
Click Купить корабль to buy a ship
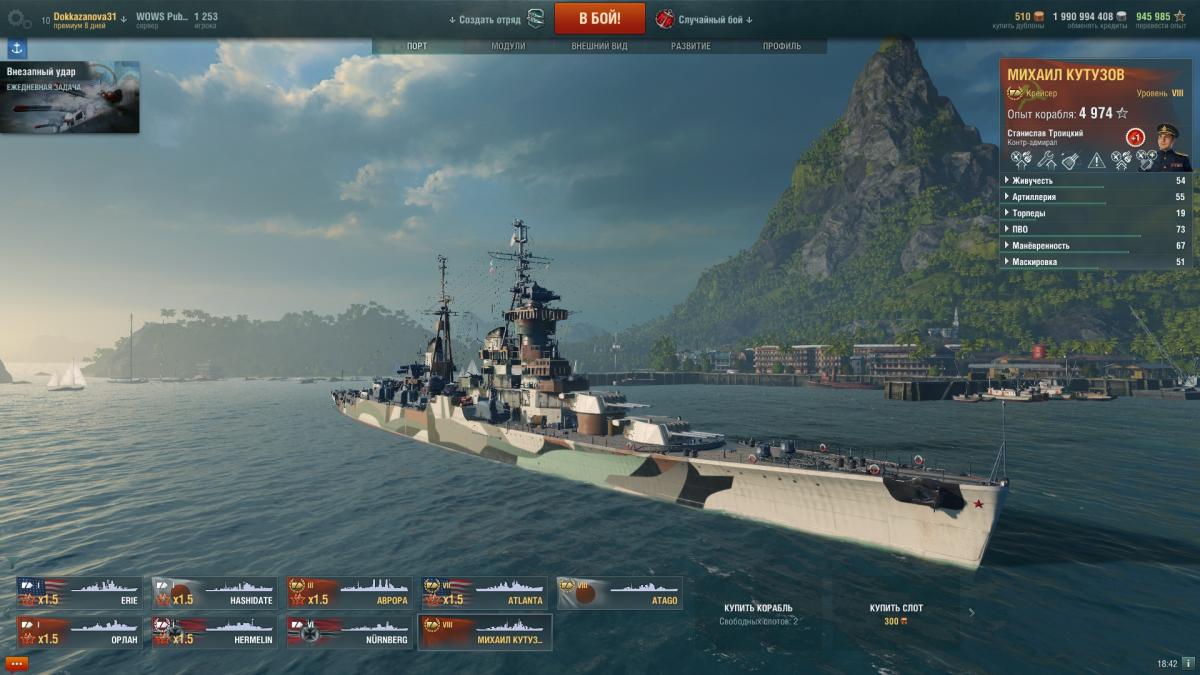pyautogui.click(x=758, y=608)
